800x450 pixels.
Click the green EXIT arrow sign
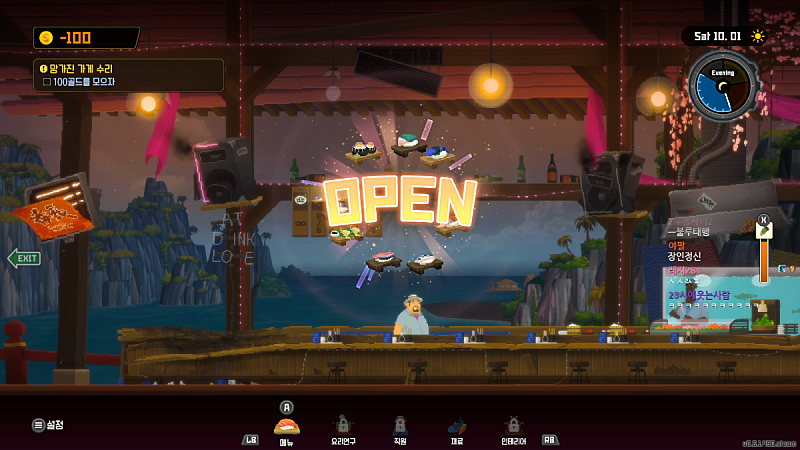point(24,258)
